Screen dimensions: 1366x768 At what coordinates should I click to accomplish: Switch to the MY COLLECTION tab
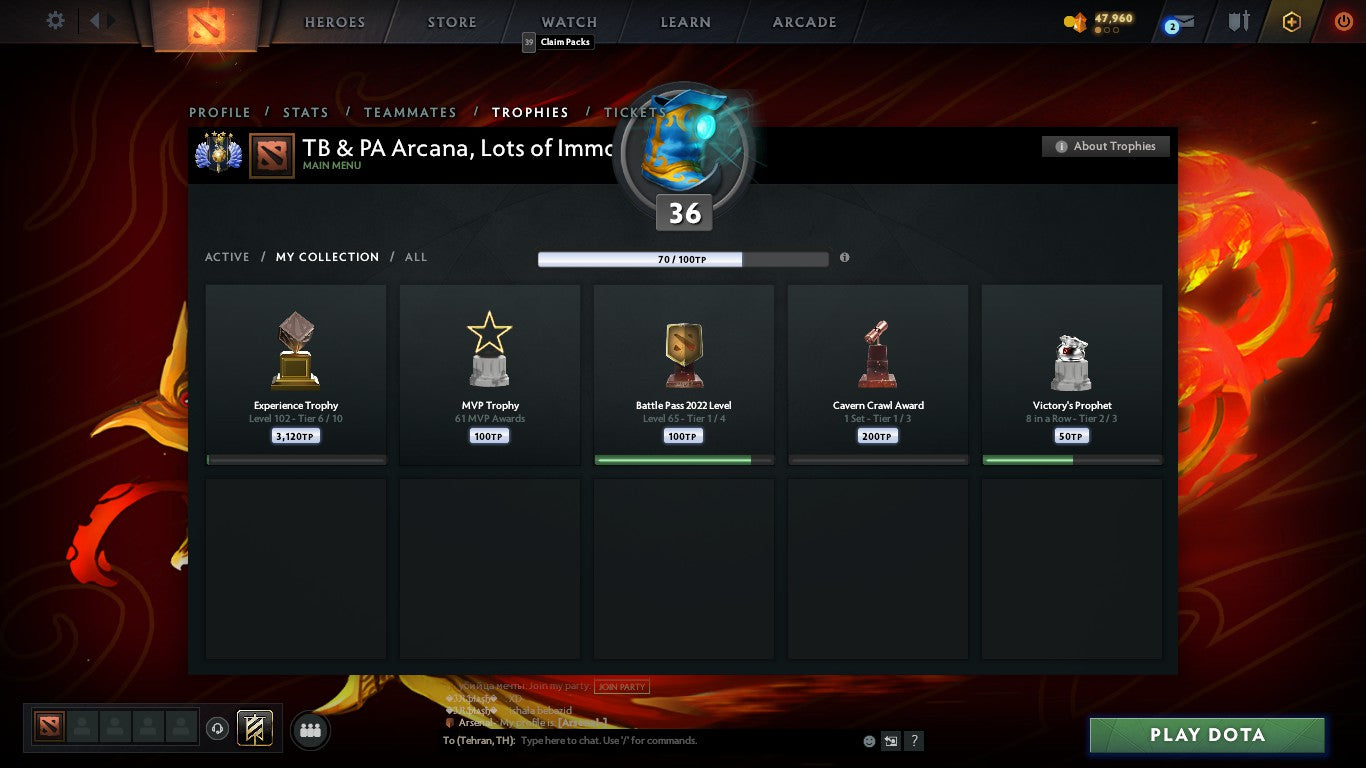(328, 257)
